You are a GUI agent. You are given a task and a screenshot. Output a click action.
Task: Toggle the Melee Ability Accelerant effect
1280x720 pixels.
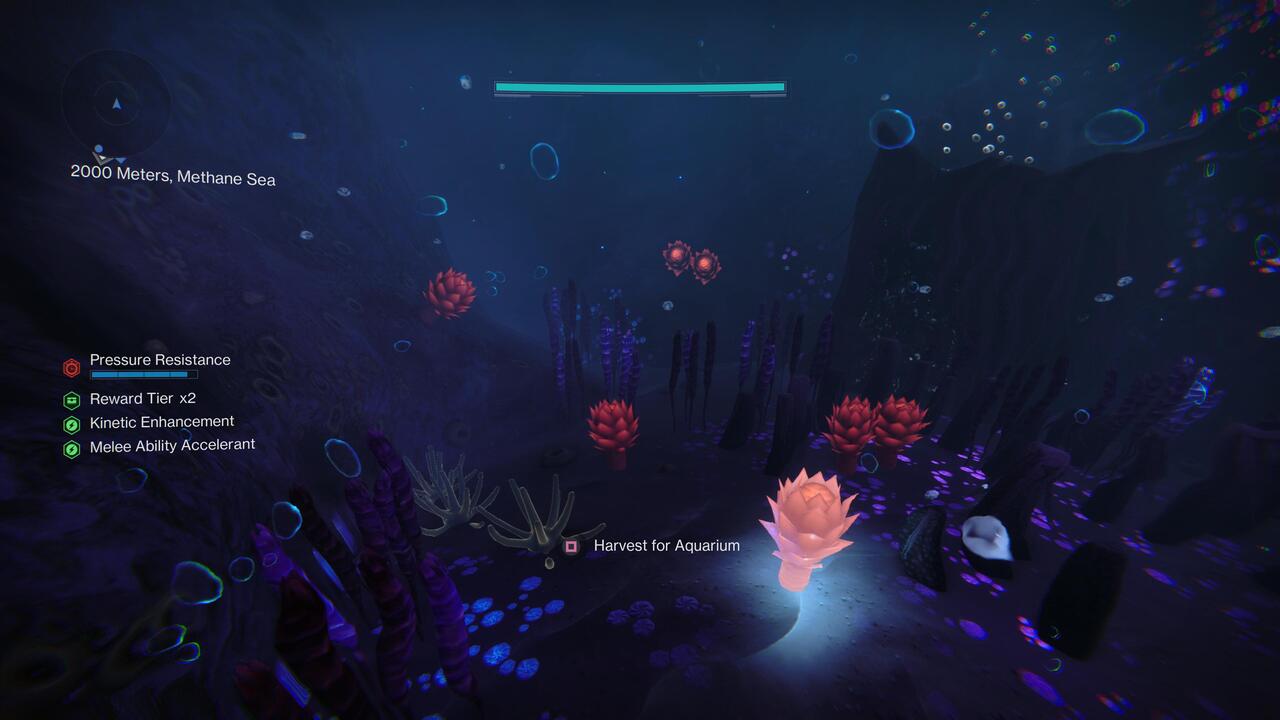point(172,444)
